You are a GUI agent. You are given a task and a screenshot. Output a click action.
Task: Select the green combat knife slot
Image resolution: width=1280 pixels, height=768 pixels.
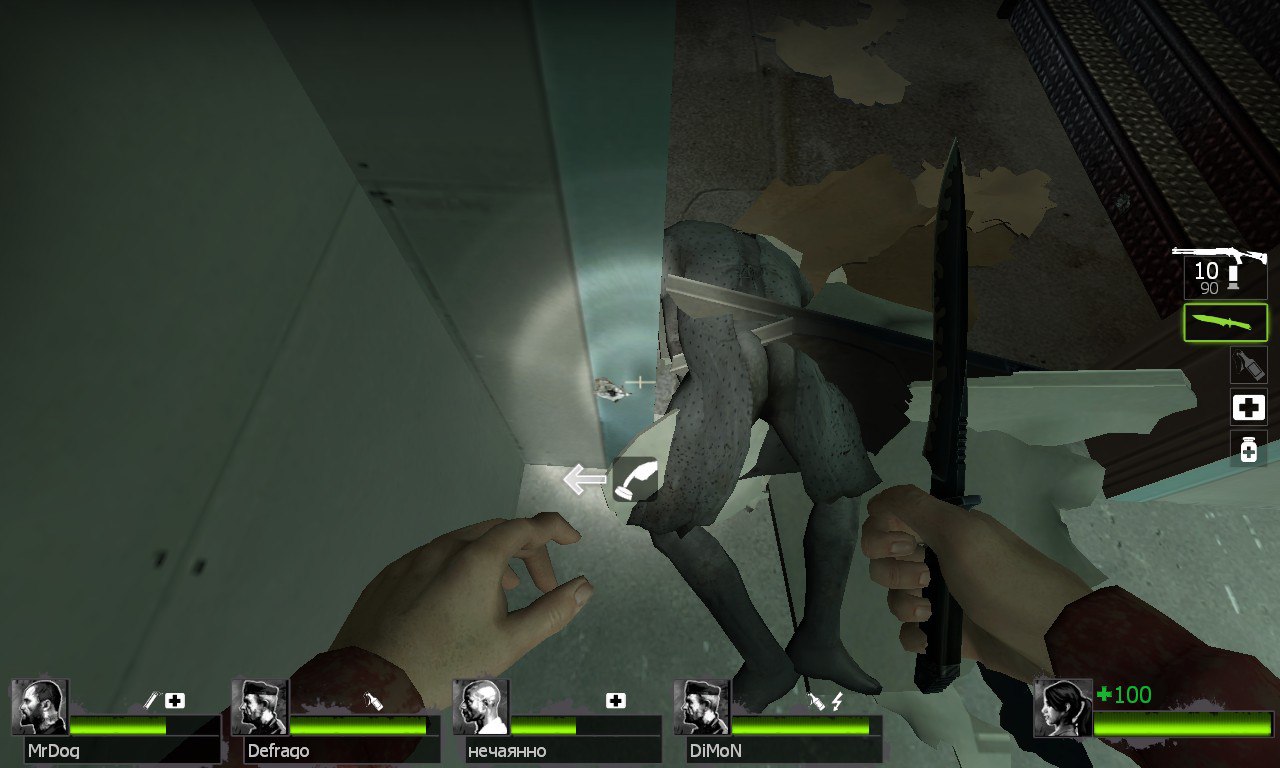tap(1225, 323)
